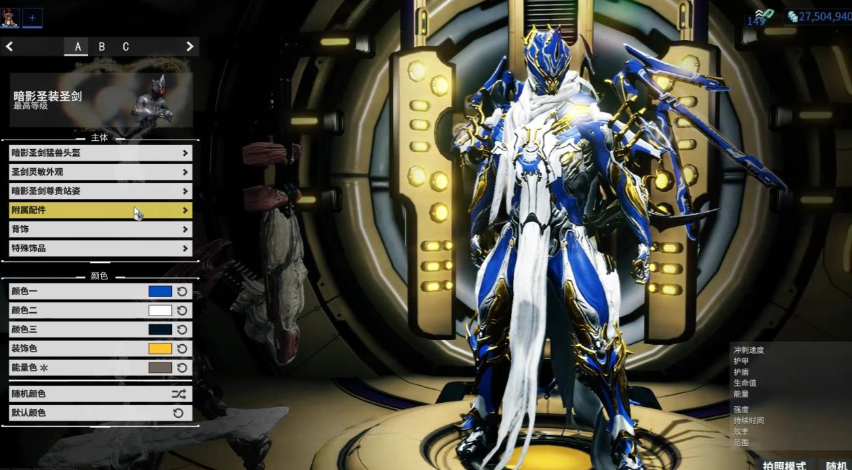
Task: Open the 暗影圣剑猛兽头盔 helmet option
Action: tap(100, 153)
